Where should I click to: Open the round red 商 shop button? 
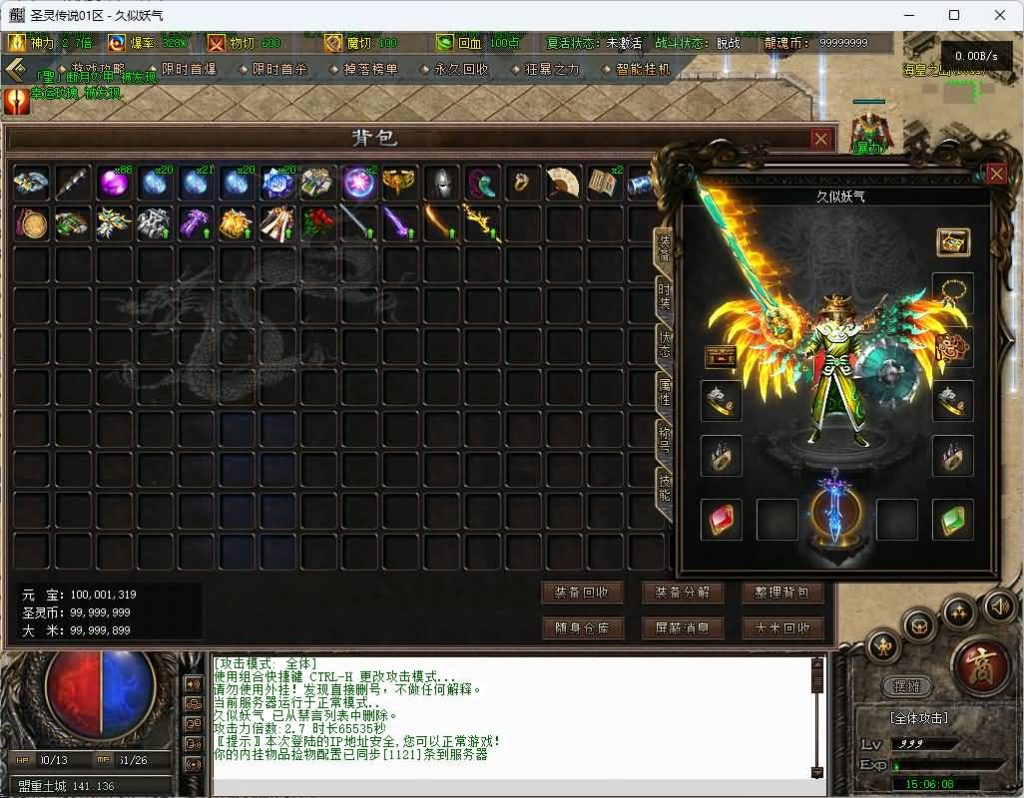tap(981, 666)
